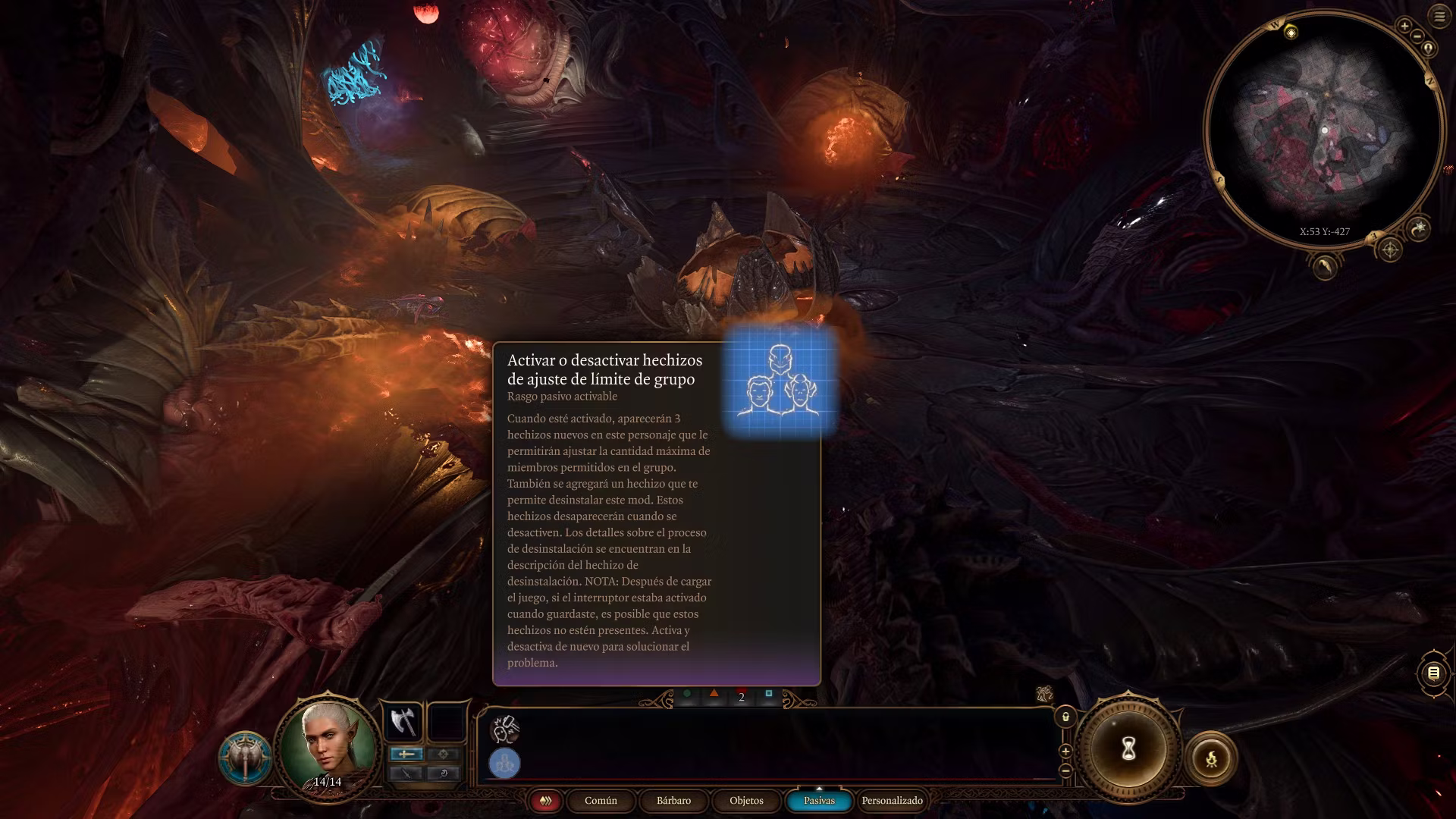Switch to the Común hotbar tab
This screenshot has height=819, width=1456.
pos(601,801)
